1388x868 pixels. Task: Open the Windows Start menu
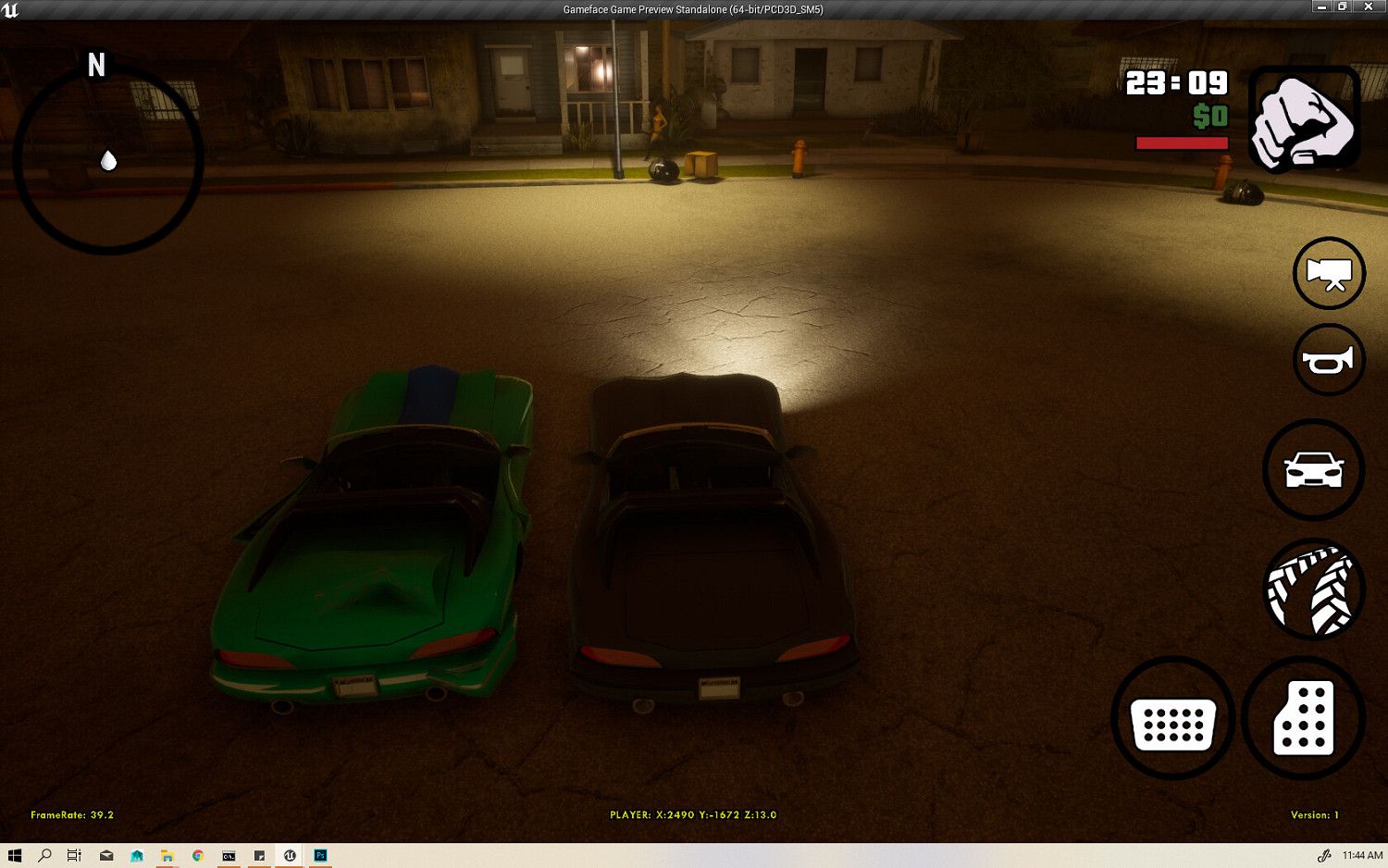coord(14,856)
